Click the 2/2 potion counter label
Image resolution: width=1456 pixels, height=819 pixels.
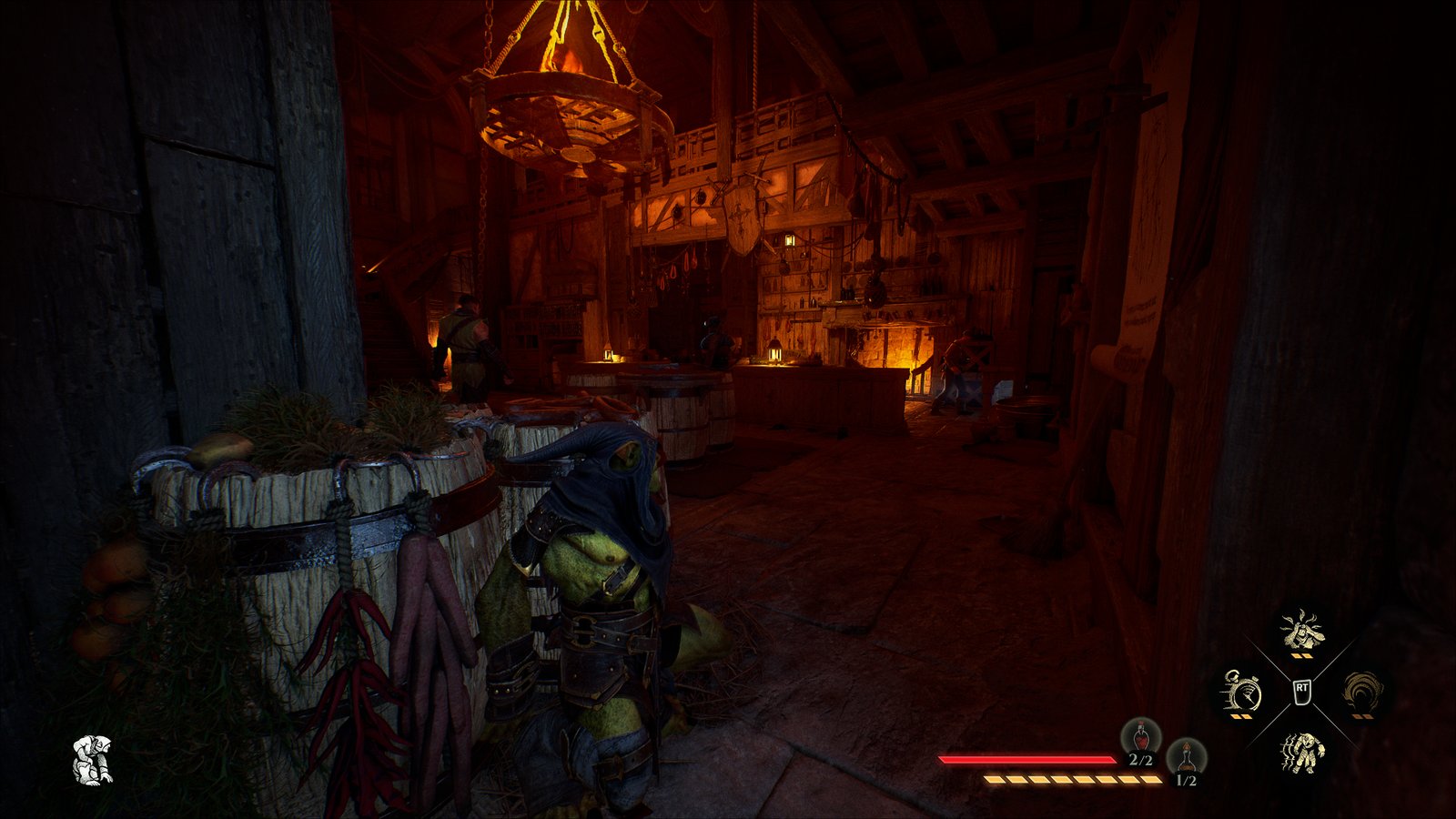click(1140, 758)
